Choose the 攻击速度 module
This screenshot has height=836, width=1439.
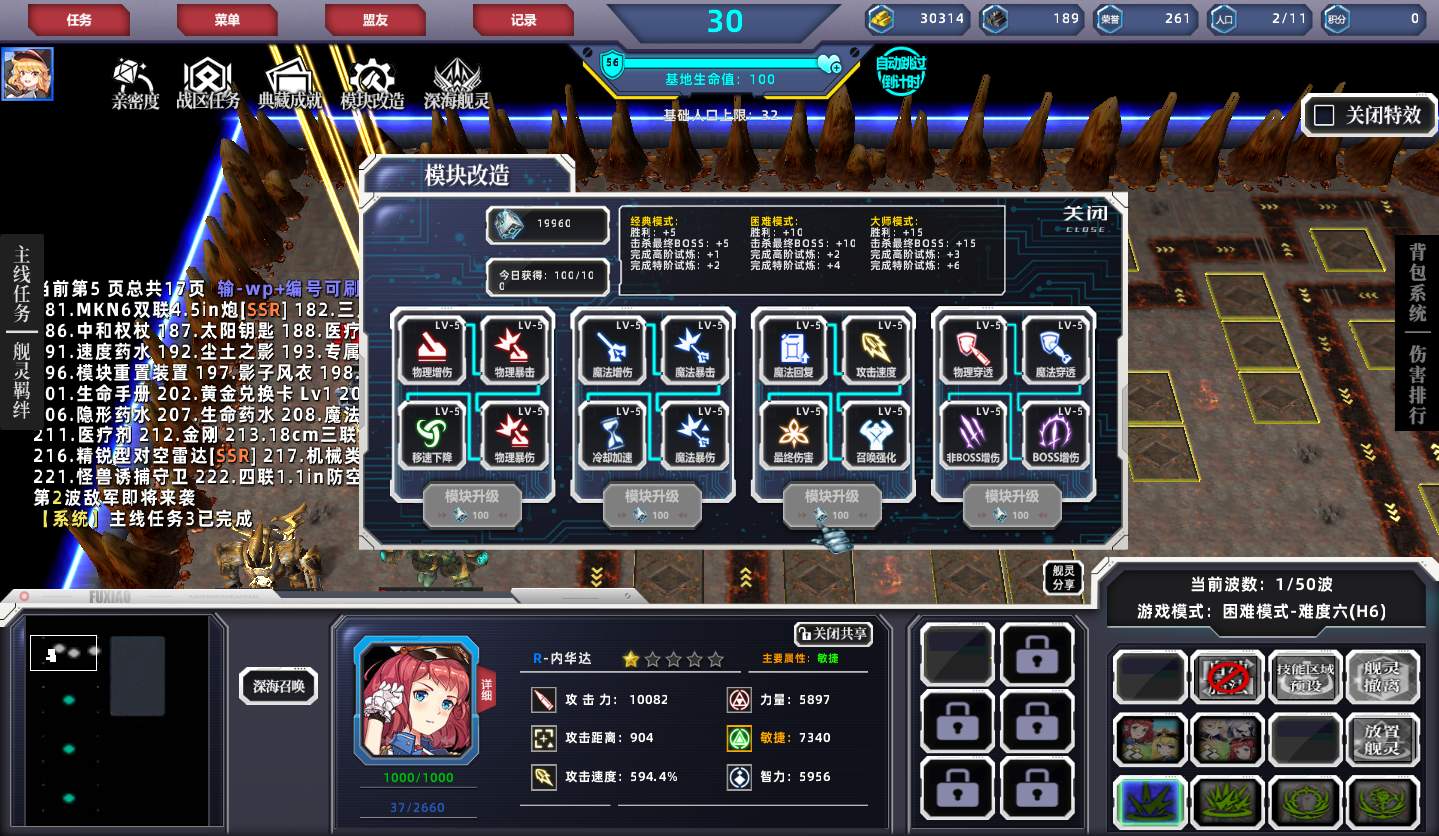tap(875, 349)
